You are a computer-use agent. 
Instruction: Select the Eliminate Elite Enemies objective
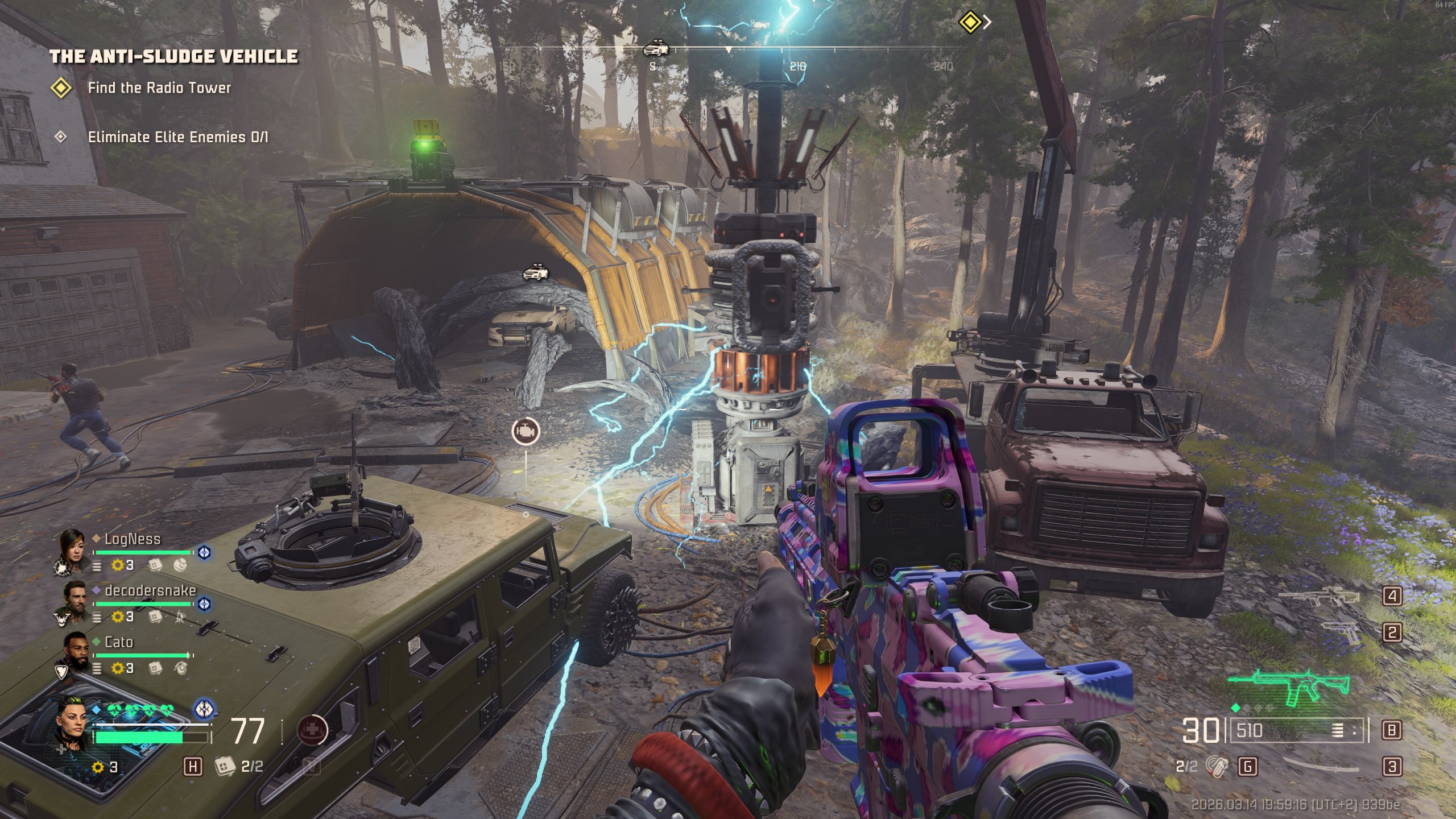click(177, 137)
